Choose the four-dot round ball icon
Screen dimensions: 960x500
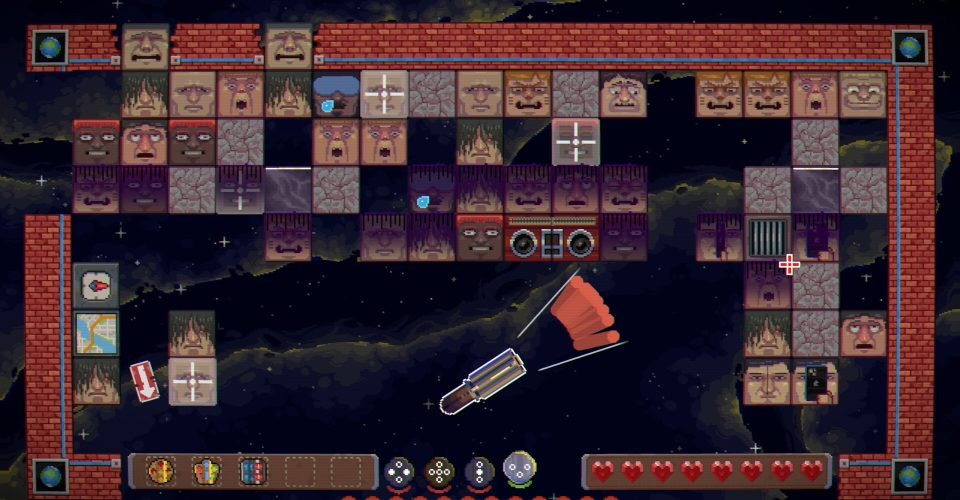pos(400,471)
